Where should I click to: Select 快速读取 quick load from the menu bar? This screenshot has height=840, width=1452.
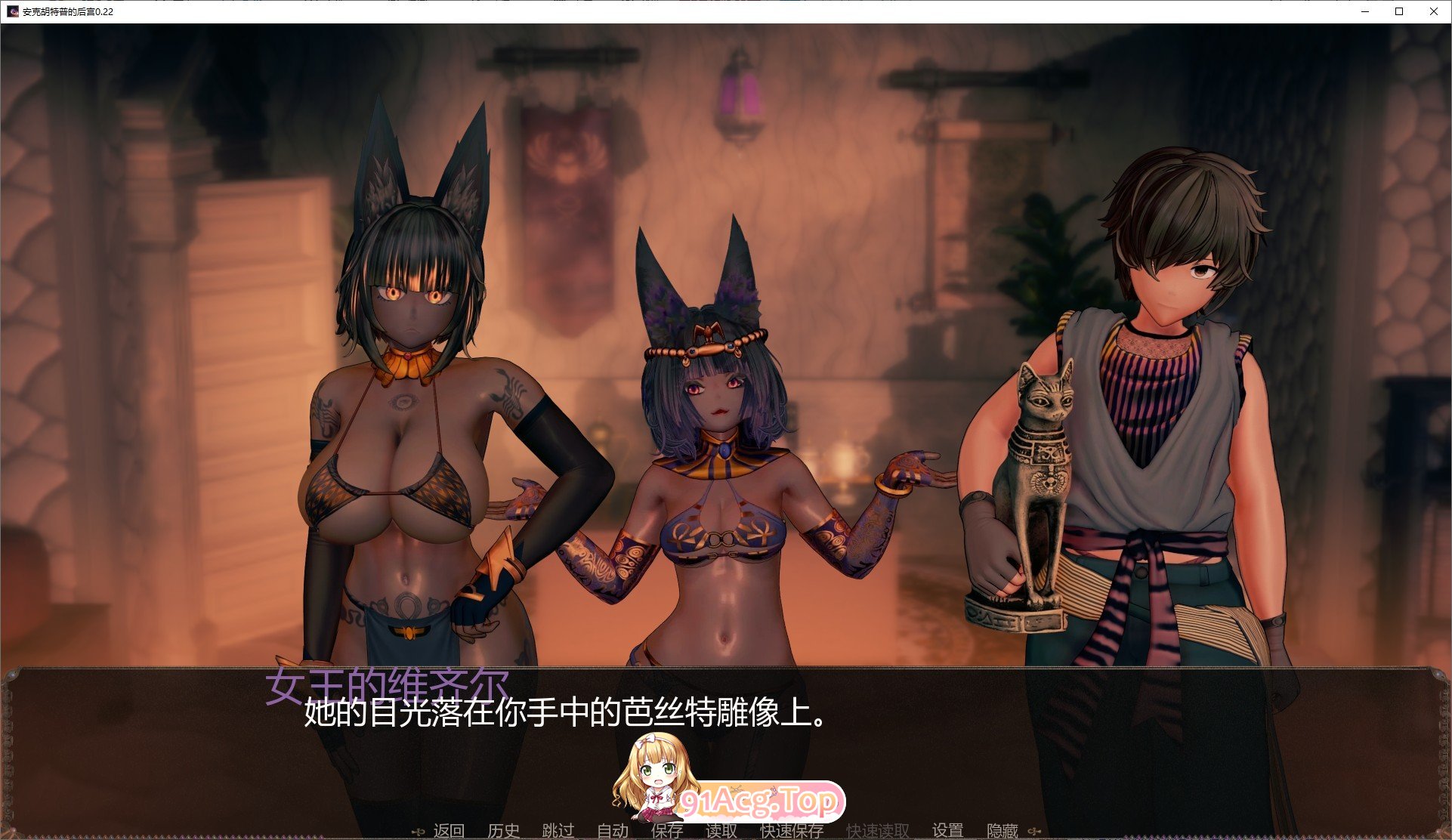click(878, 829)
